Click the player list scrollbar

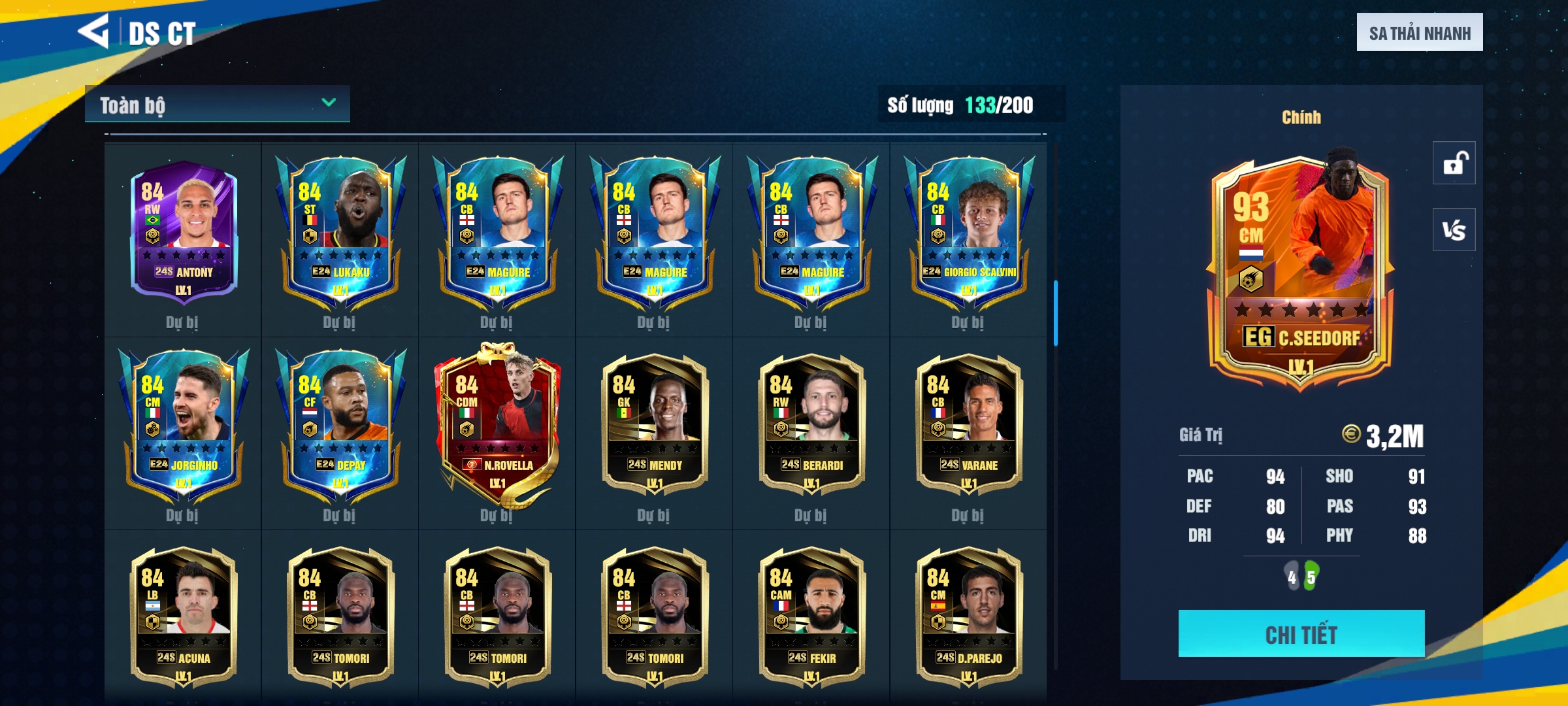(x=1055, y=314)
